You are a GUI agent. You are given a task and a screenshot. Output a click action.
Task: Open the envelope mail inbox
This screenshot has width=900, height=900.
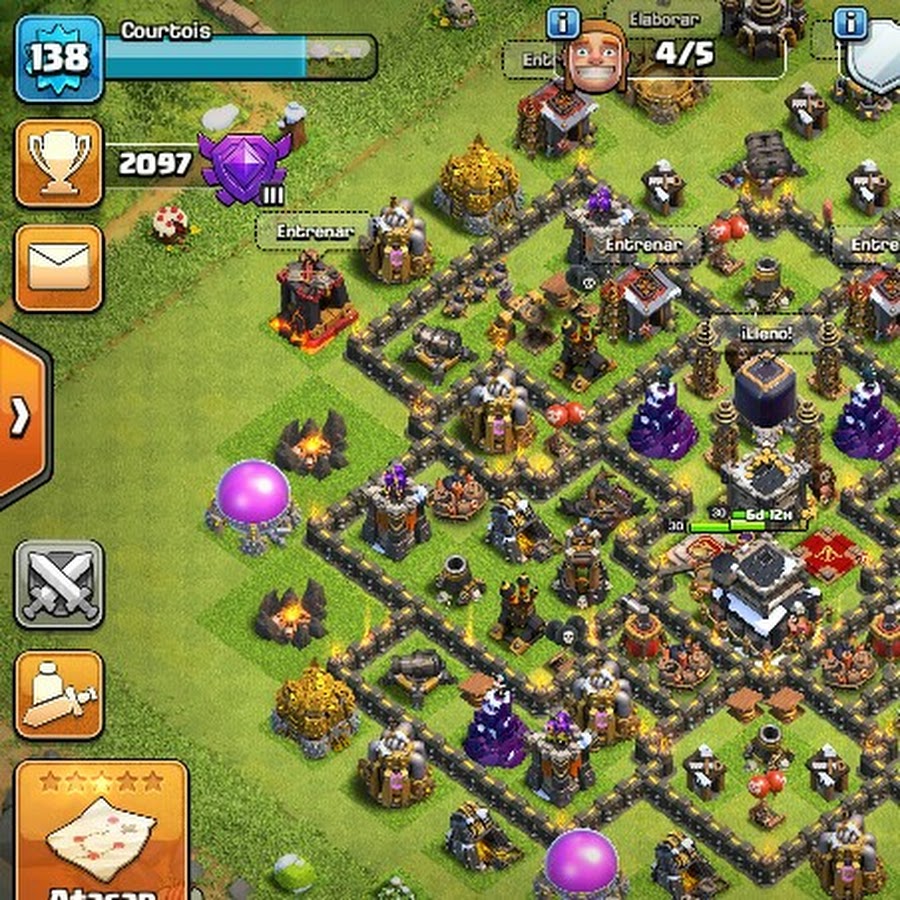pos(59,267)
